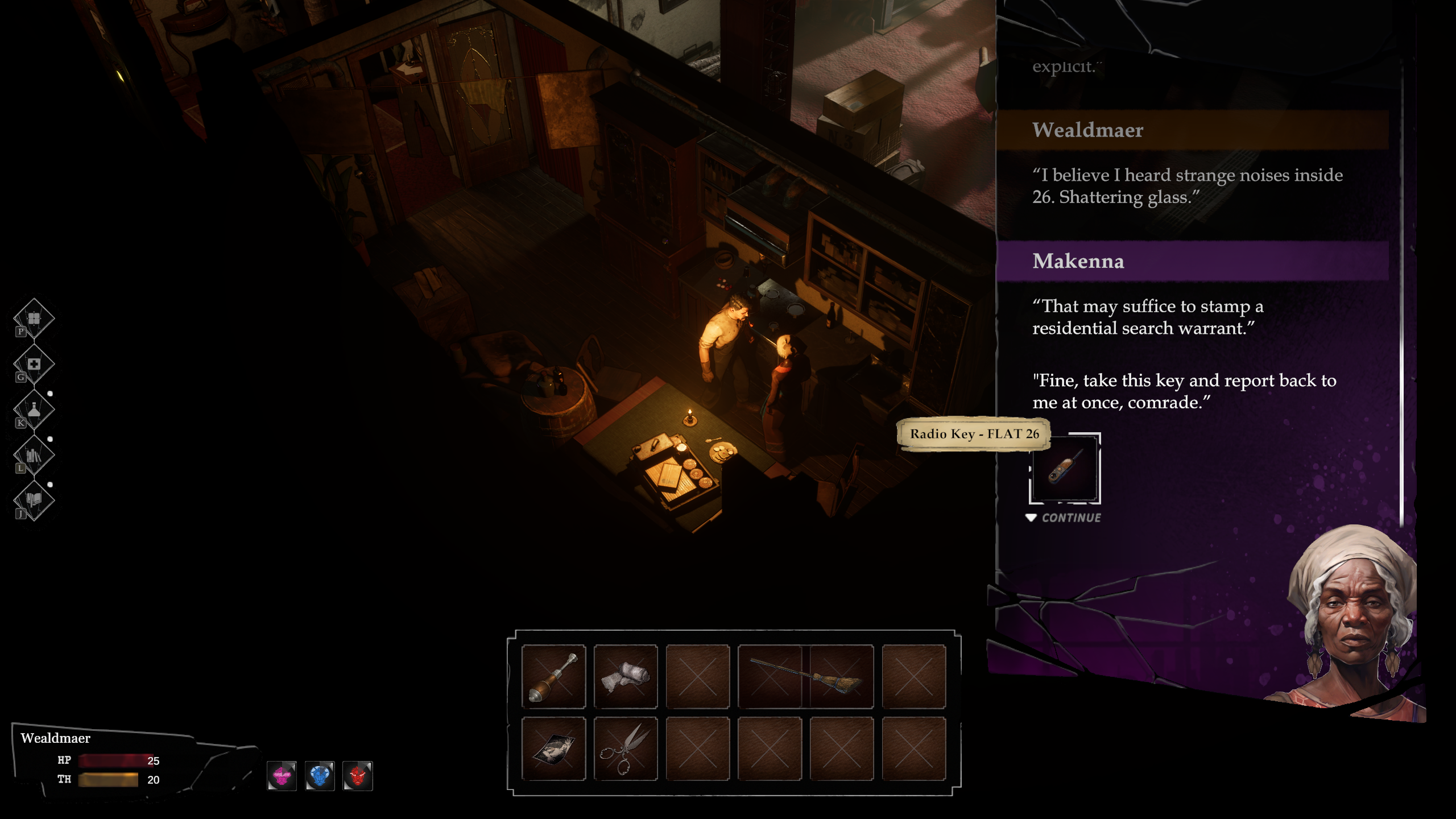This screenshot has height=819, width=1456.
Task: Click the Radio Key item thumbnail
Action: coord(1065,469)
